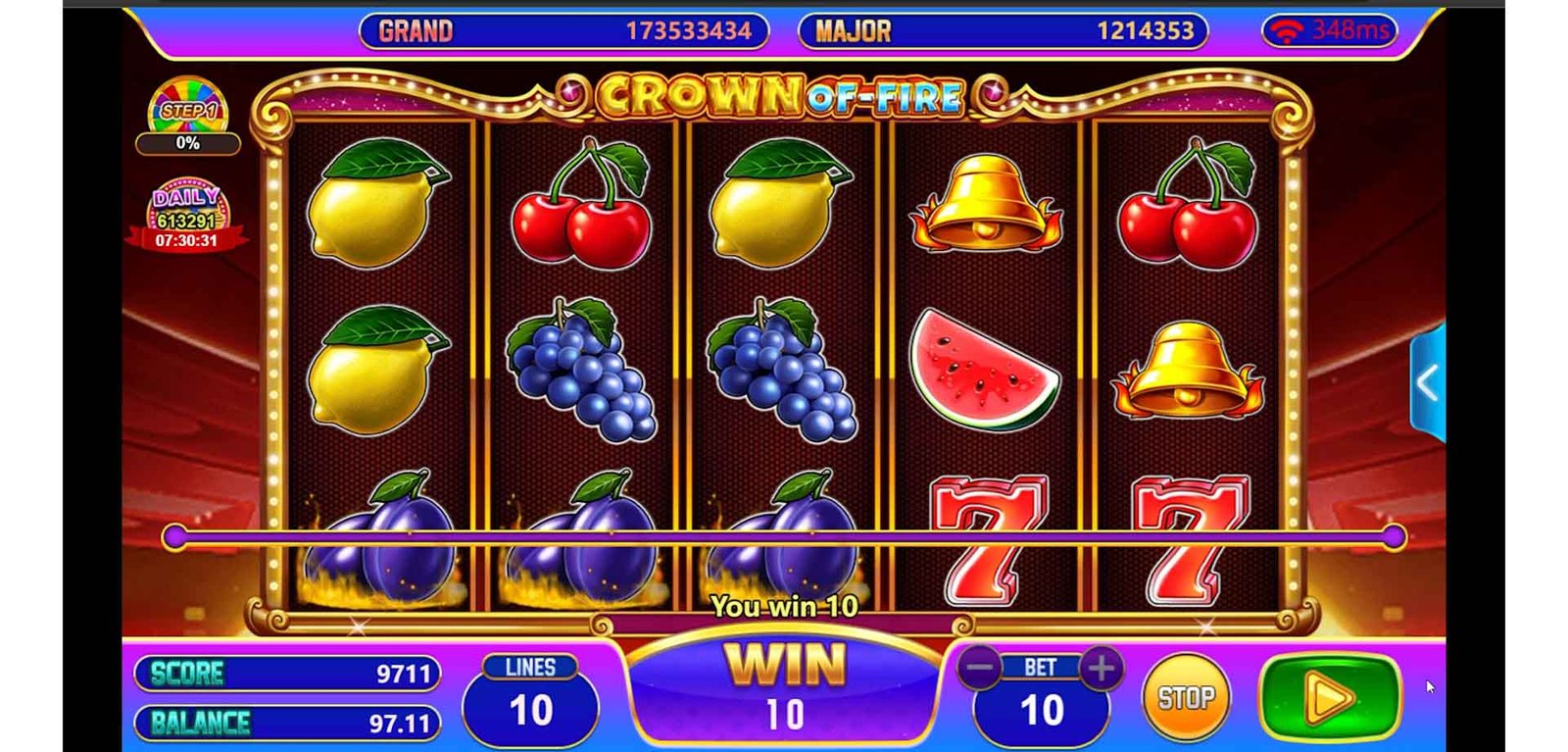Expand the blue side panel arrow
1568x752 pixels.
coord(1428,383)
